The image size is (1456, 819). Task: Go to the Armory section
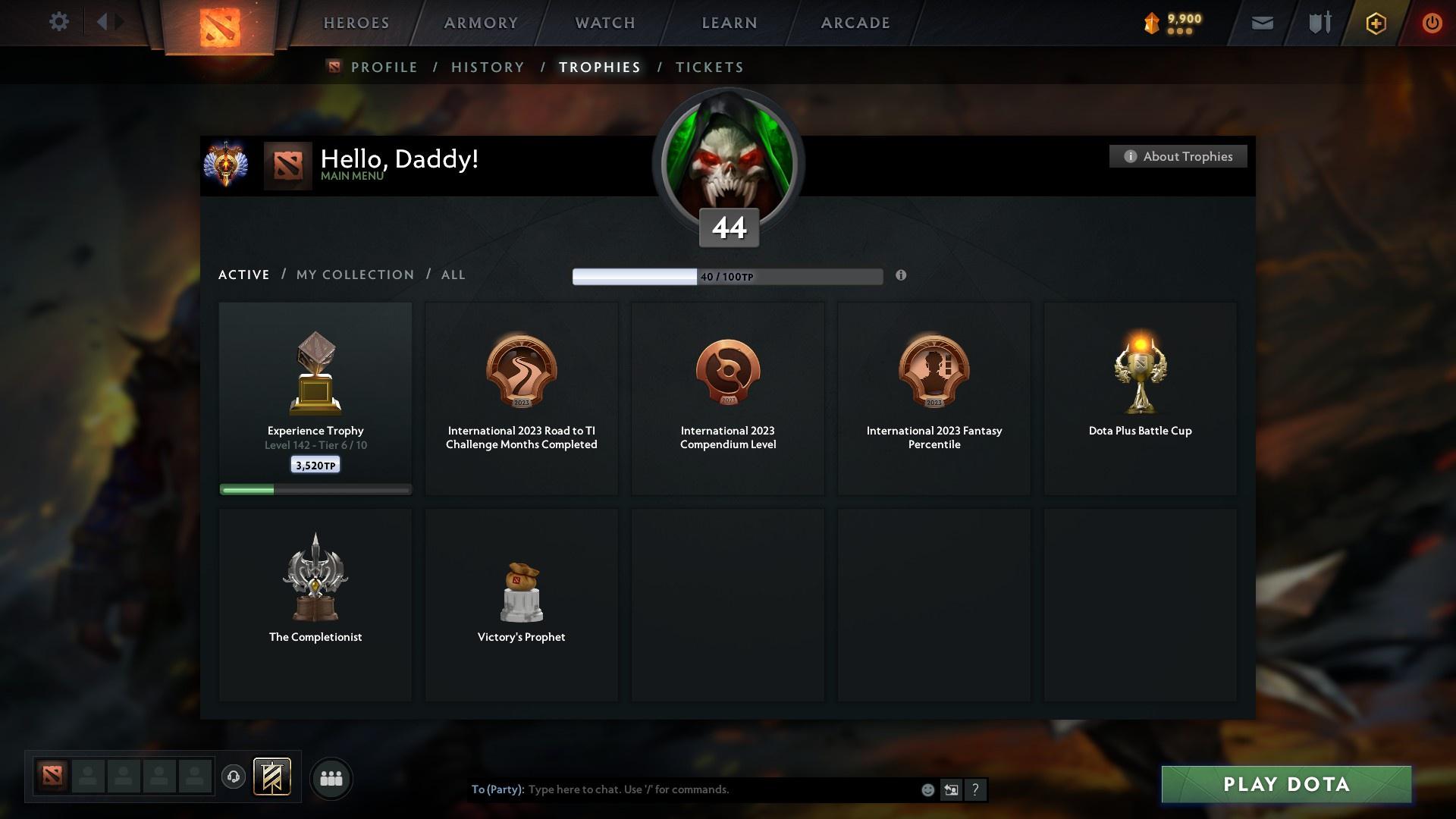481,23
